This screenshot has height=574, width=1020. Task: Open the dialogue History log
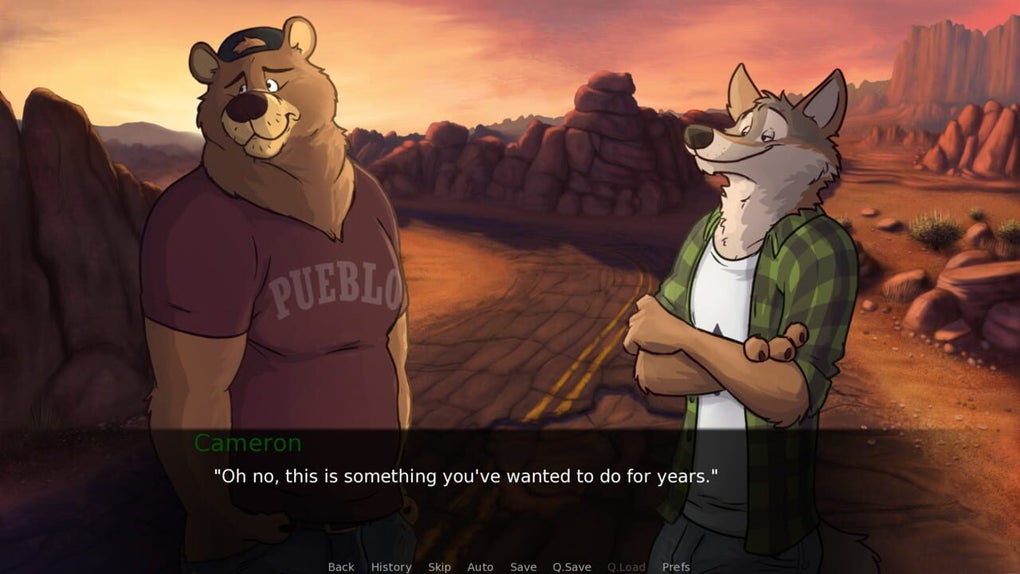391,567
